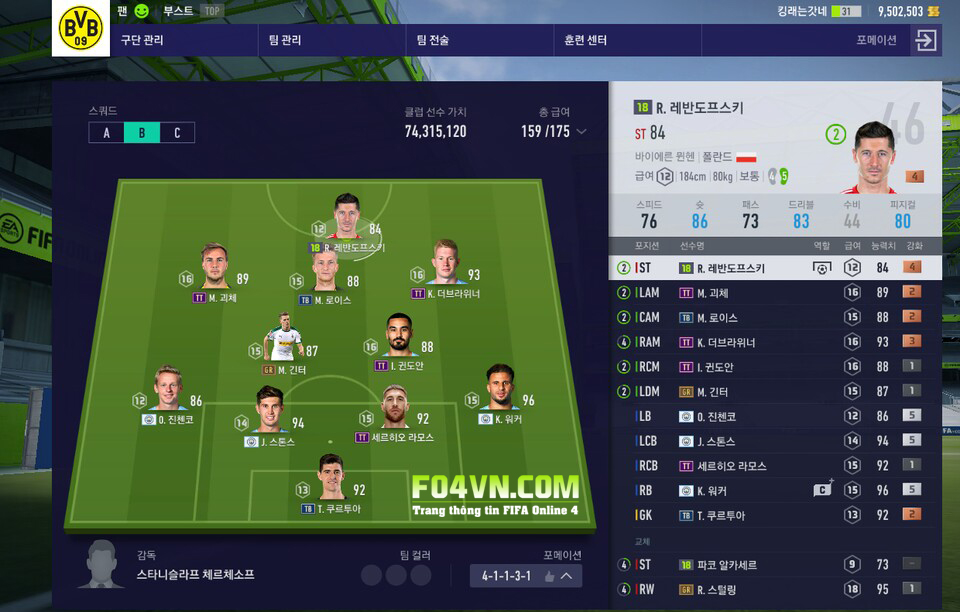Viewport: 960px width, 612px height.
Task: Switch to squad tab C
Action: 177,133
